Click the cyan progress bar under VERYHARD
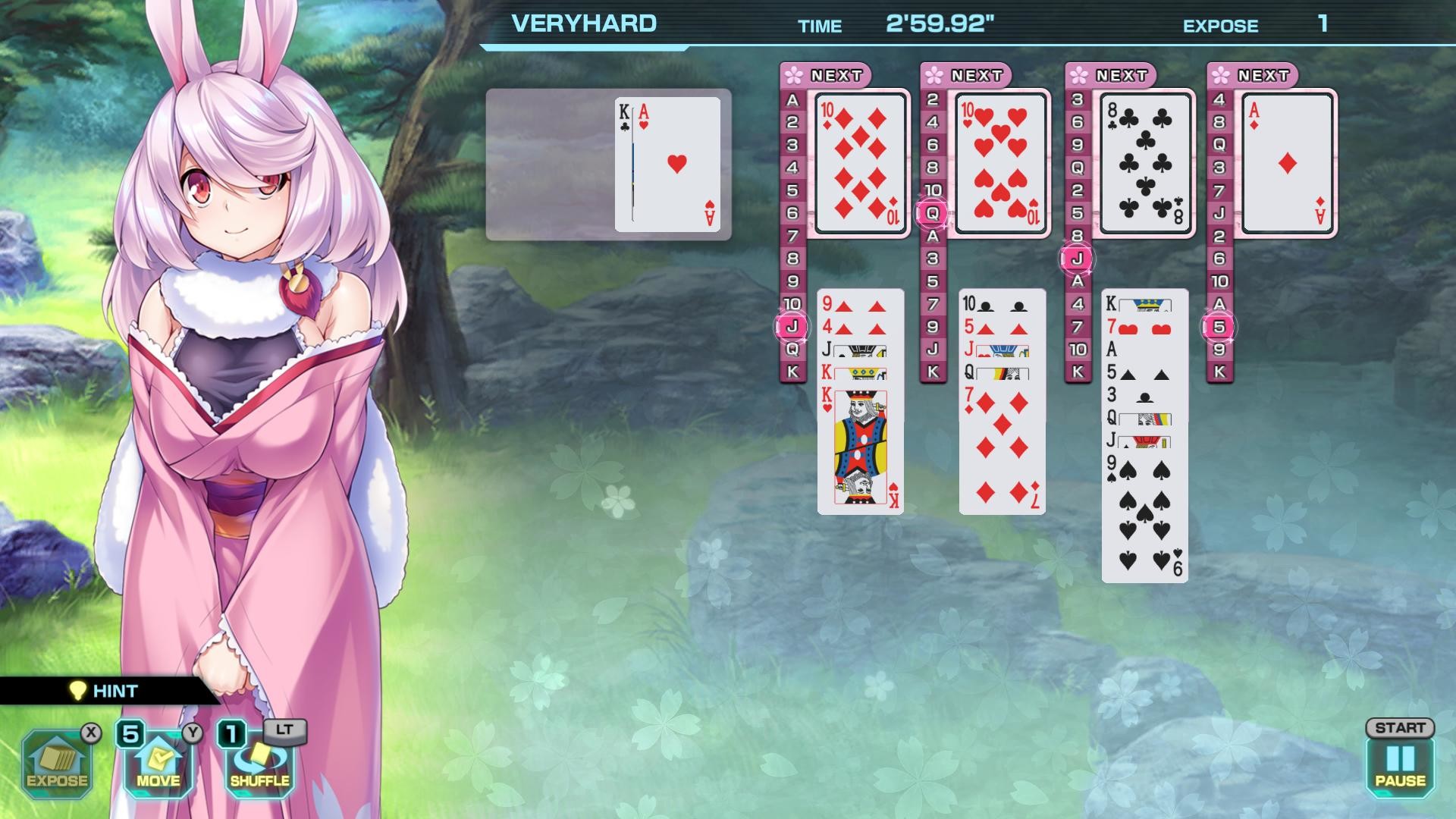 tap(585, 47)
